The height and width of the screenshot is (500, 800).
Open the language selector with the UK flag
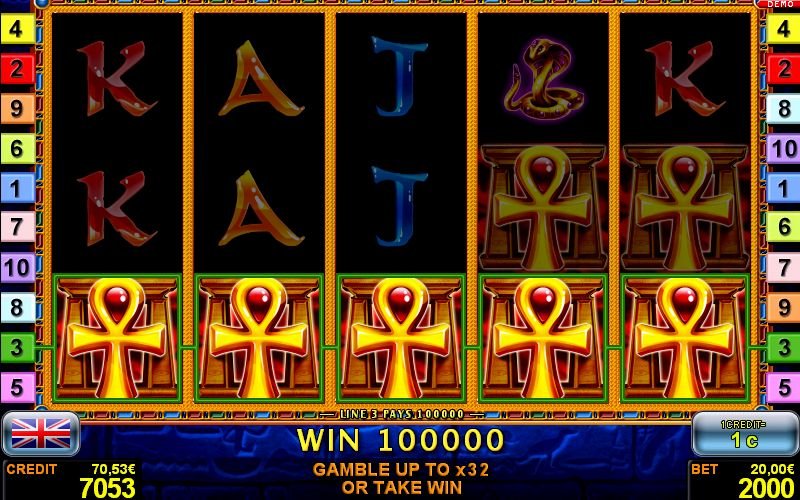pyautogui.click(x=40, y=434)
